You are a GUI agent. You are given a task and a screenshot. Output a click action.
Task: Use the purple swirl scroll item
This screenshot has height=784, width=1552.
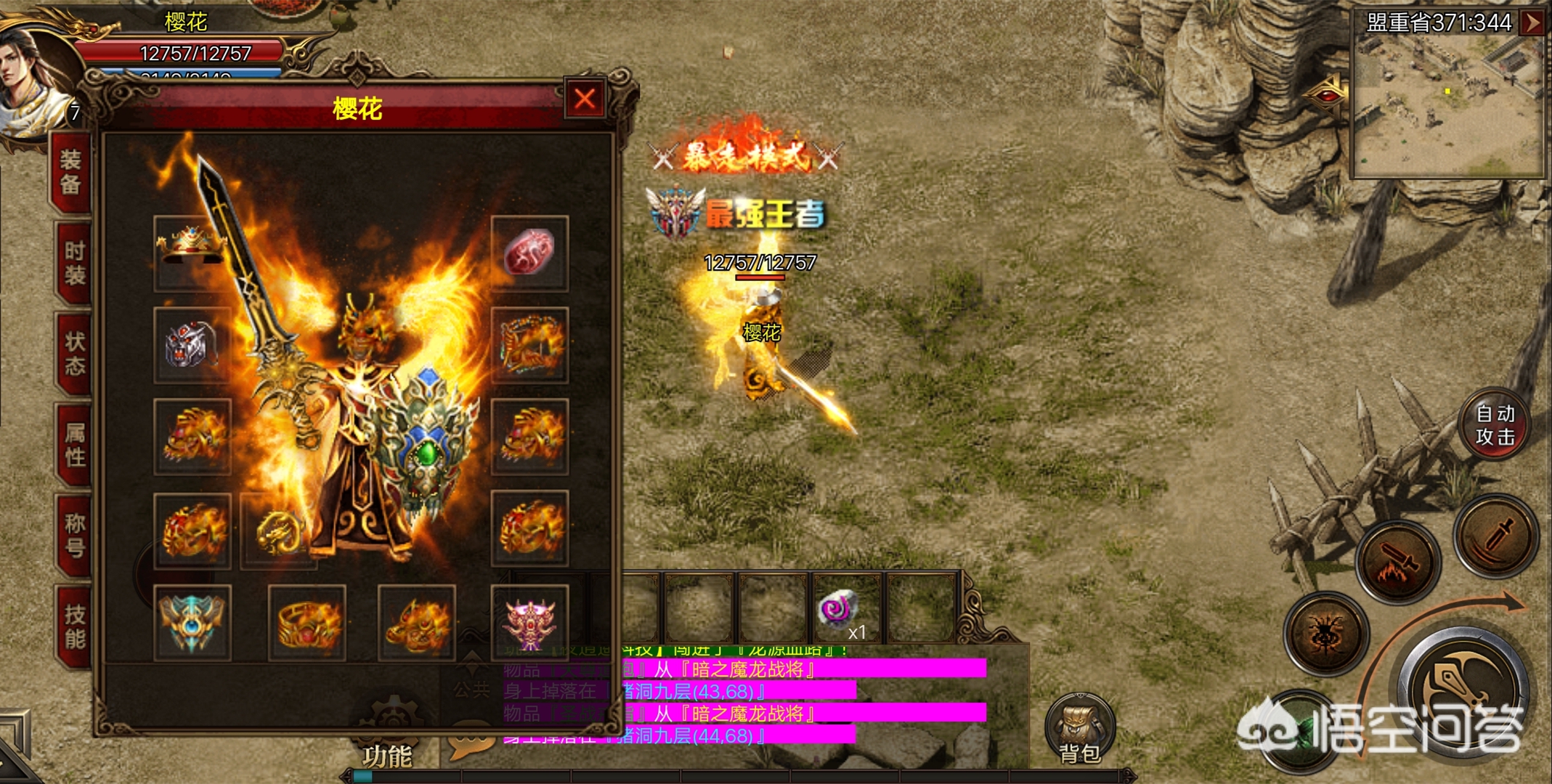[x=840, y=608]
